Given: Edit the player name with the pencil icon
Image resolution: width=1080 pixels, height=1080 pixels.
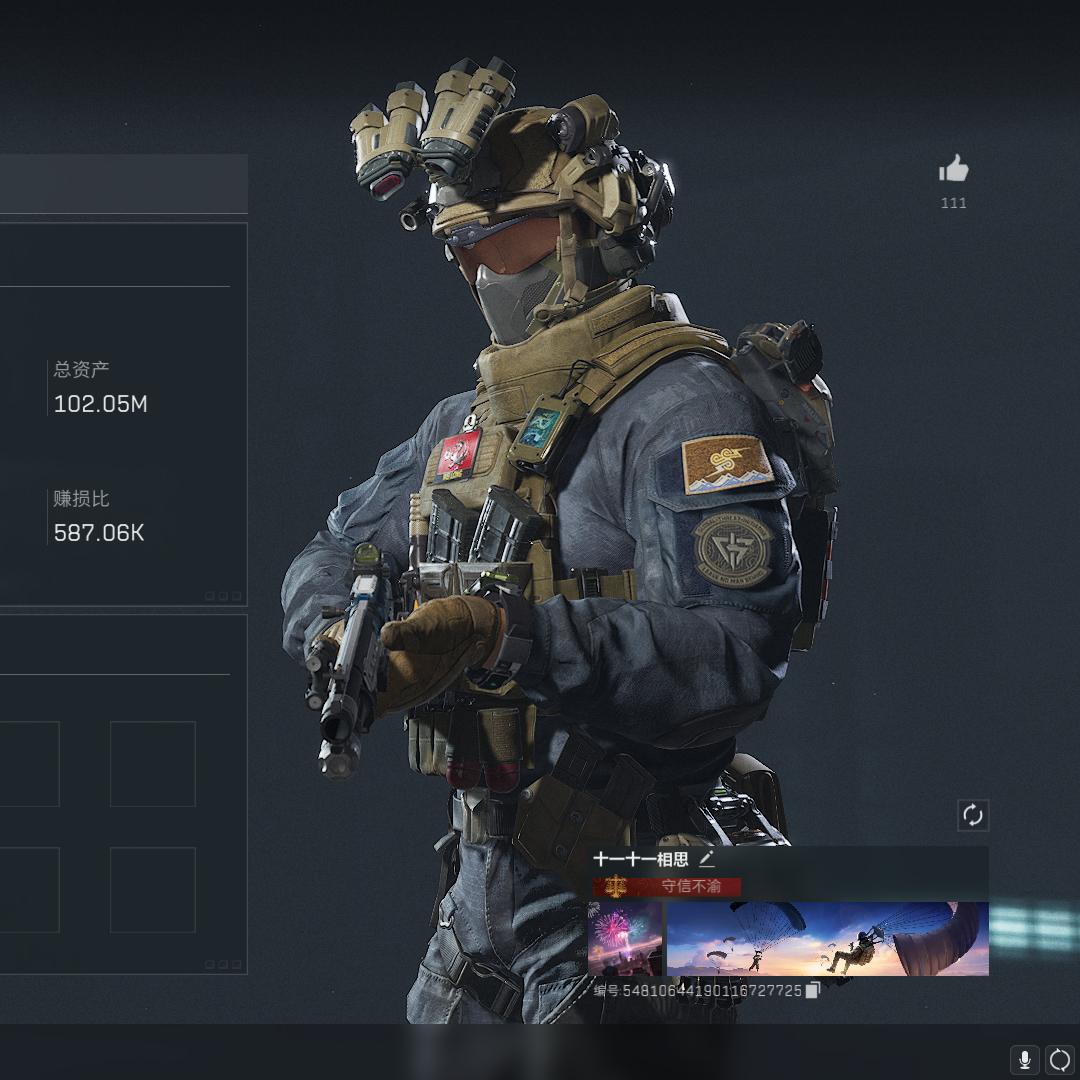Looking at the screenshot, I should tap(707, 859).
